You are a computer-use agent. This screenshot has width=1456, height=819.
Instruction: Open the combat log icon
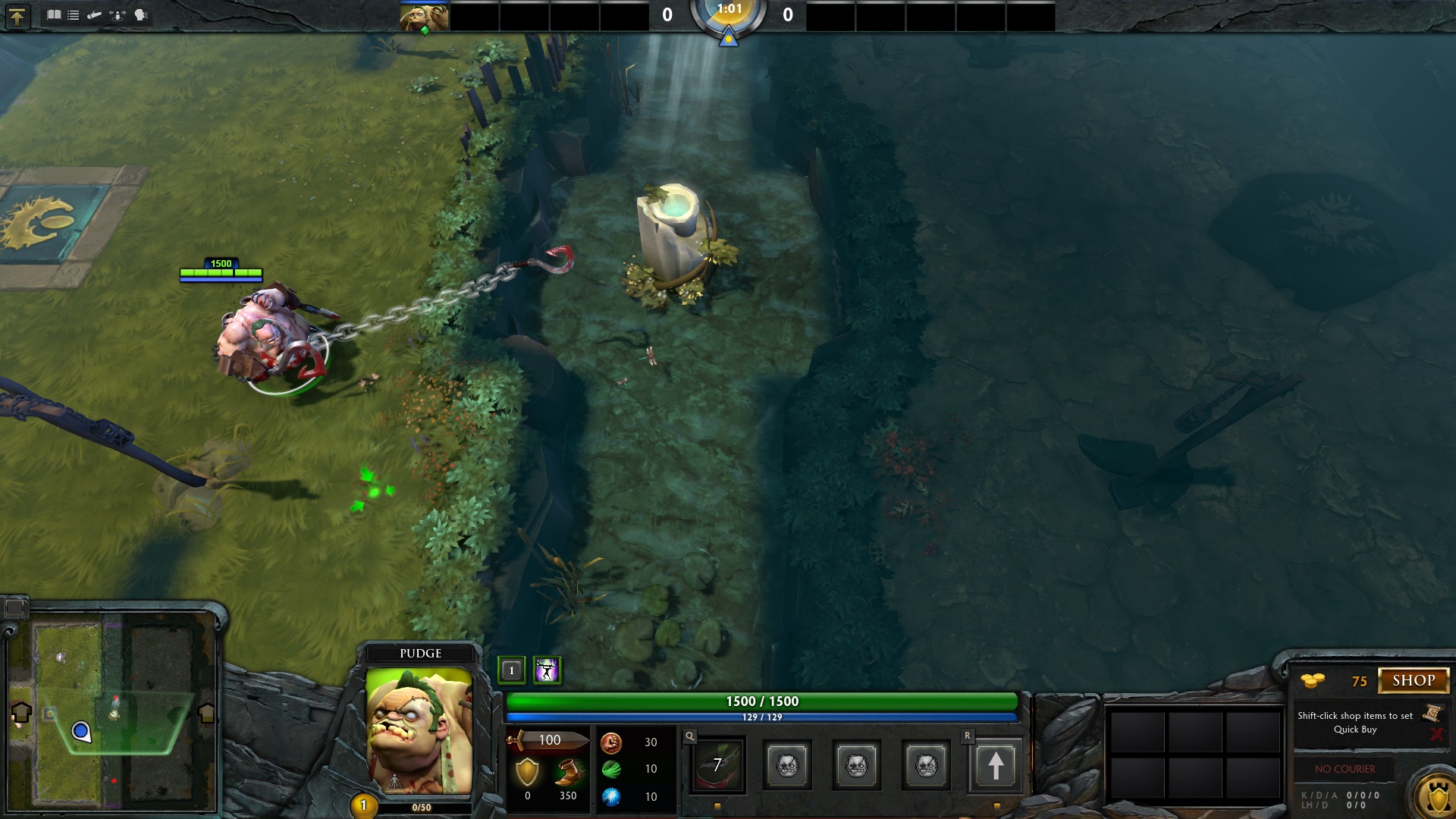[95, 14]
